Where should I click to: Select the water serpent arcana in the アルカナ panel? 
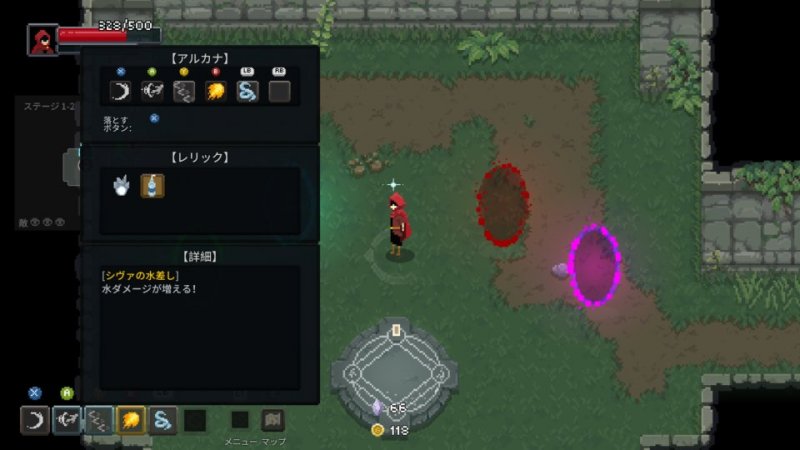click(x=248, y=92)
